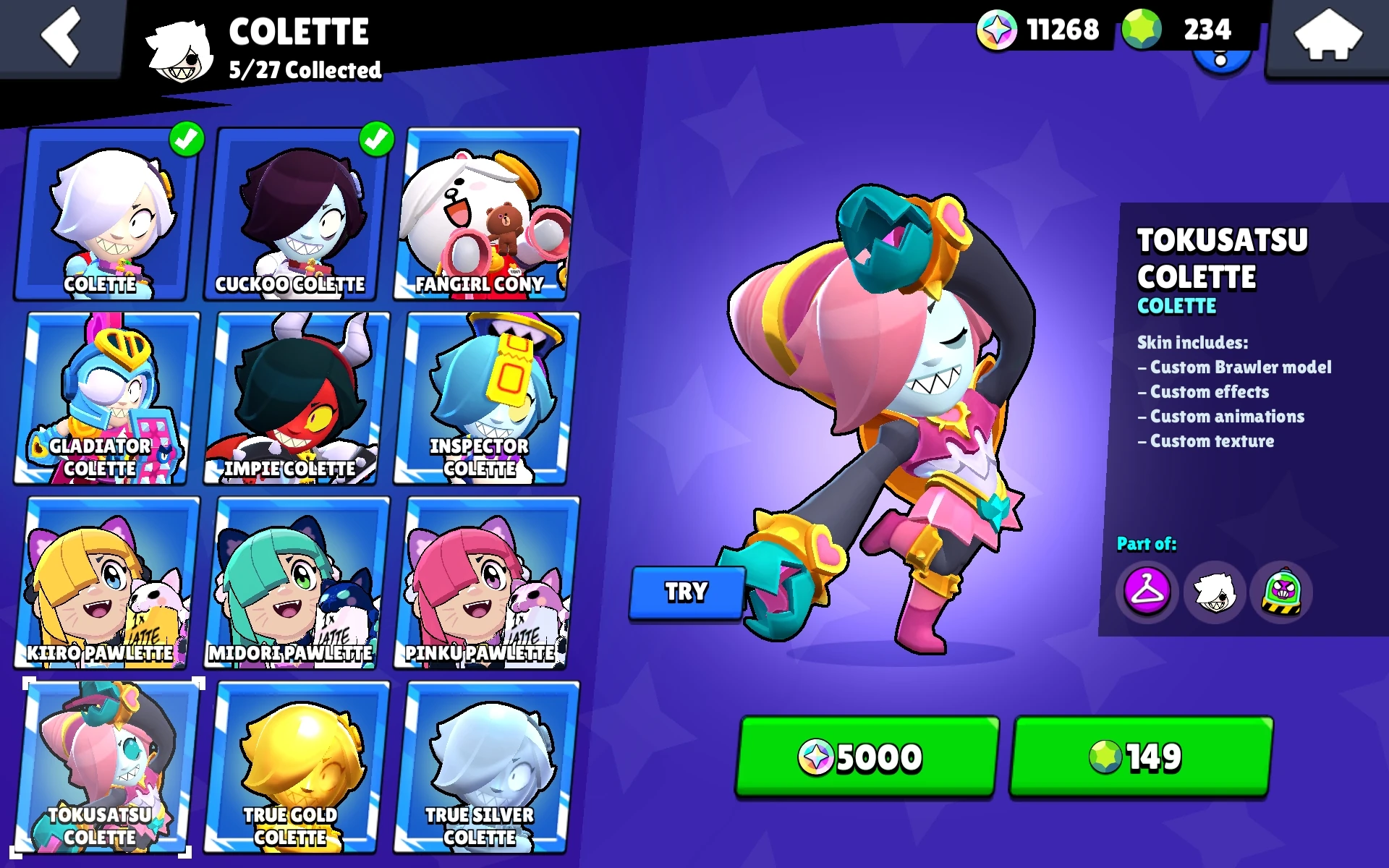The width and height of the screenshot is (1389, 868).
Task: Buy the skin for 5000 Bling
Action: pyautogui.click(x=865, y=757)
